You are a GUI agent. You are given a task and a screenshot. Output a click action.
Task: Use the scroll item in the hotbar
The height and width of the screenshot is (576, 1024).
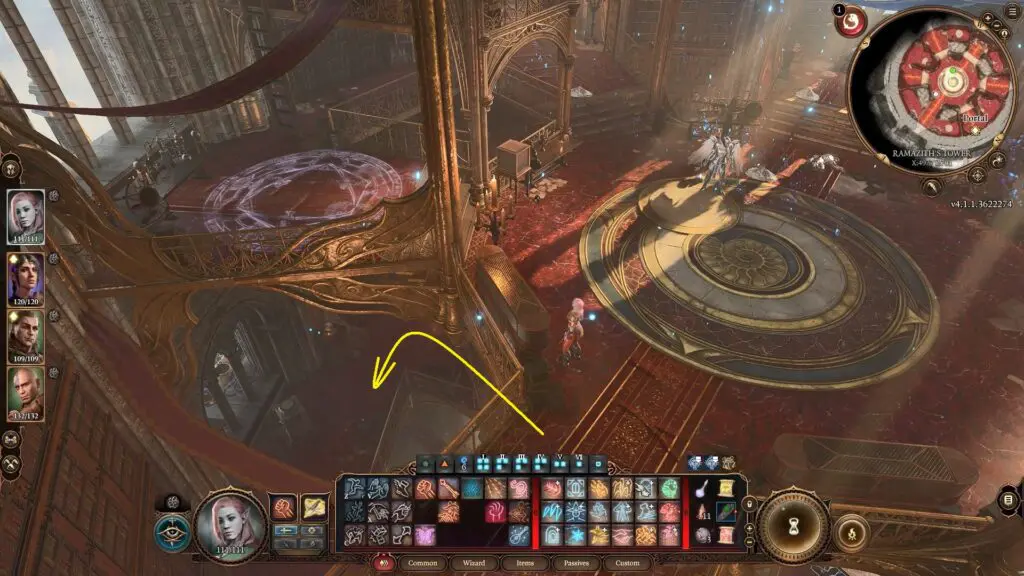click(x=725, y=489)
